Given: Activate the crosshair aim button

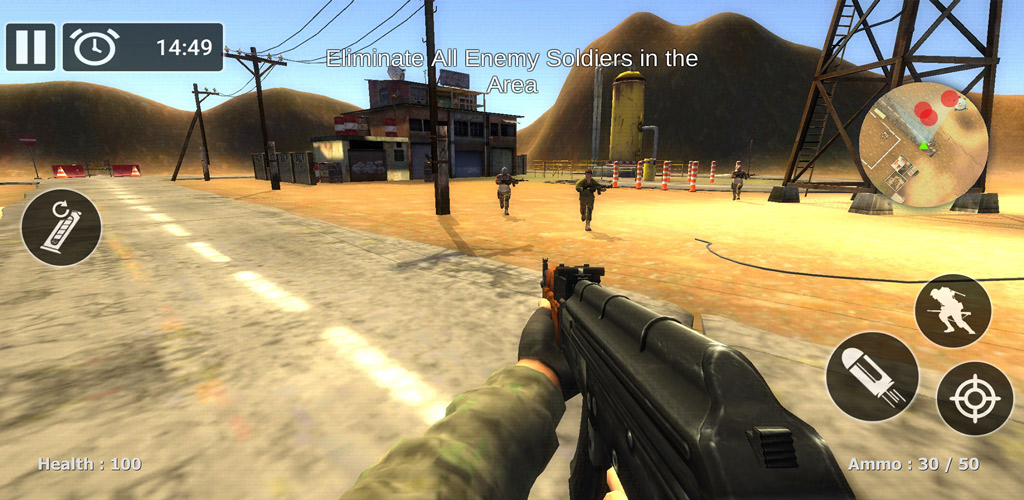Looking at the screenshot, I should 974,398.
